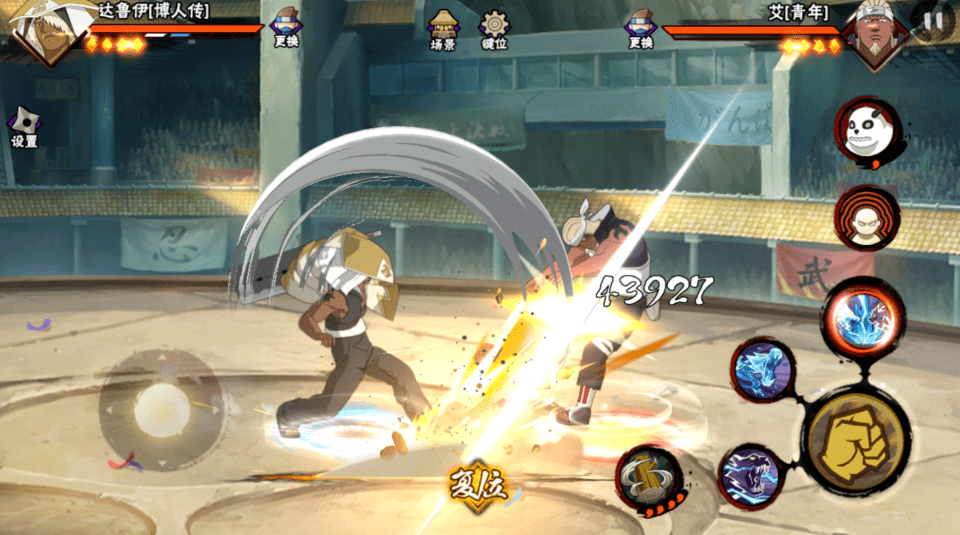
Task: Use the wooden log substitution technique
Action: [648, 478]
